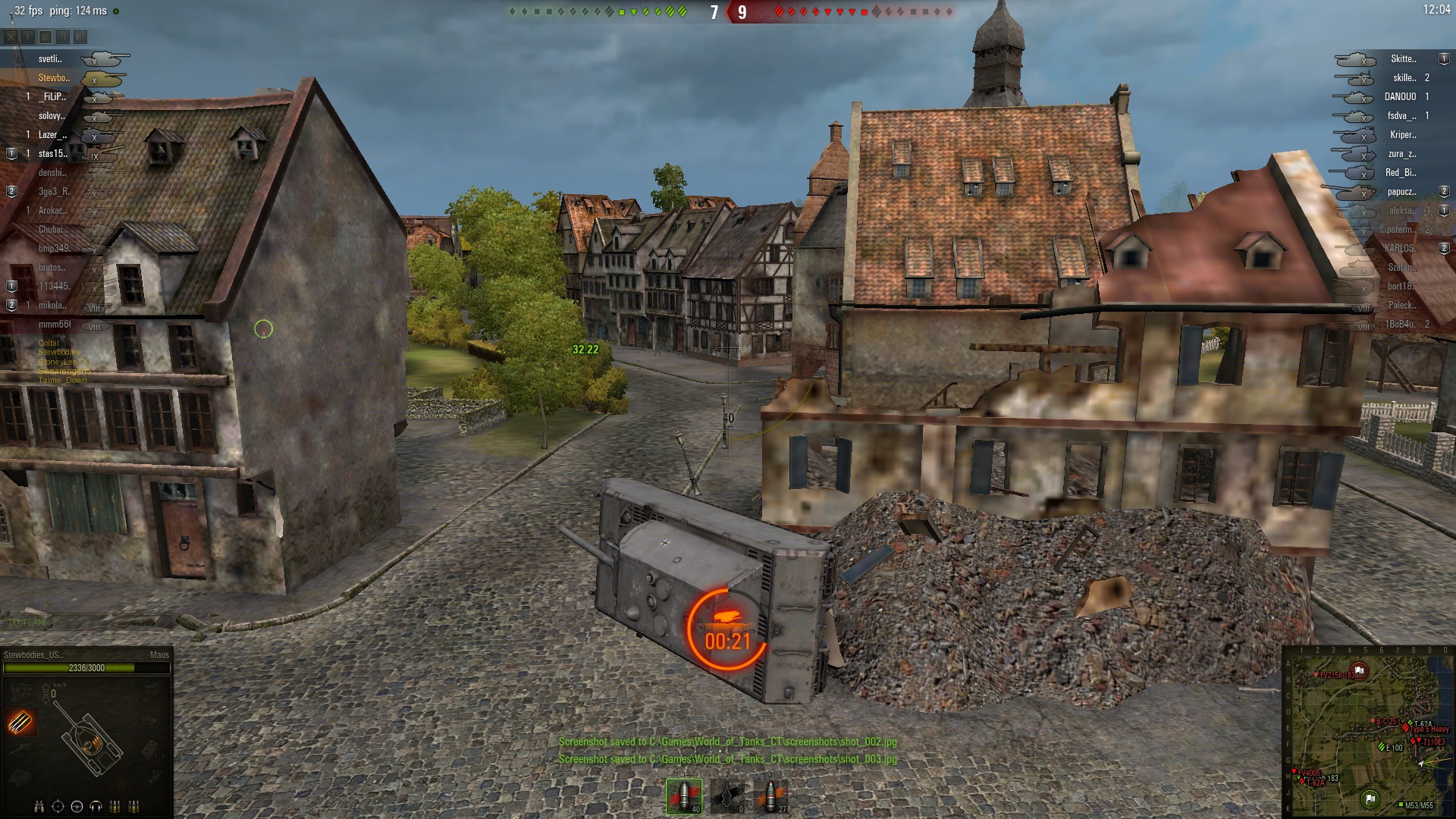Choose enemy DANOUO in the enemy roster
This screenshot has height=819, width=1456.
tap(1400, 97)
